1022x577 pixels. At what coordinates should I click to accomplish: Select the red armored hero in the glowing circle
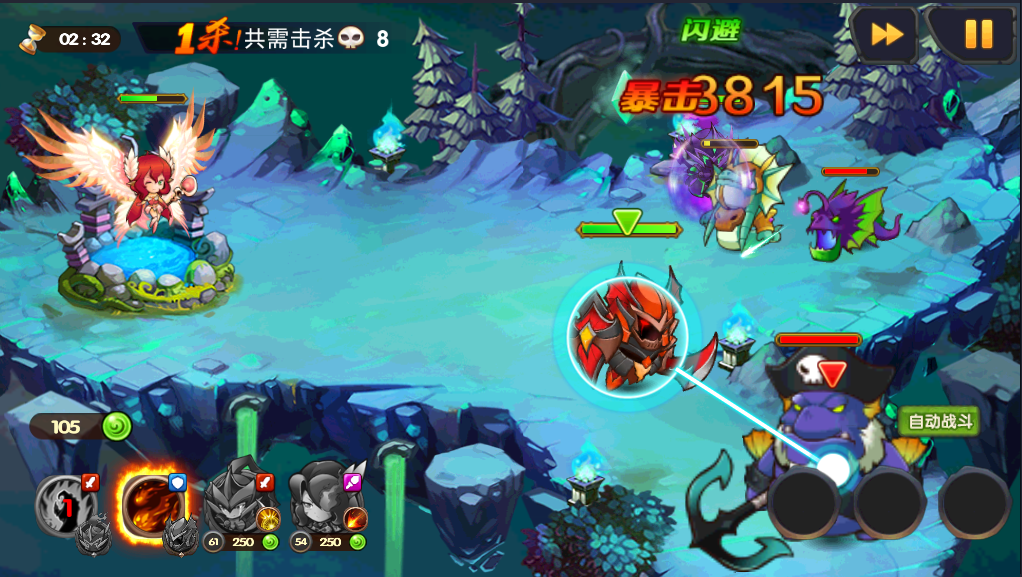pyautogui.click(x=629, y=336)
